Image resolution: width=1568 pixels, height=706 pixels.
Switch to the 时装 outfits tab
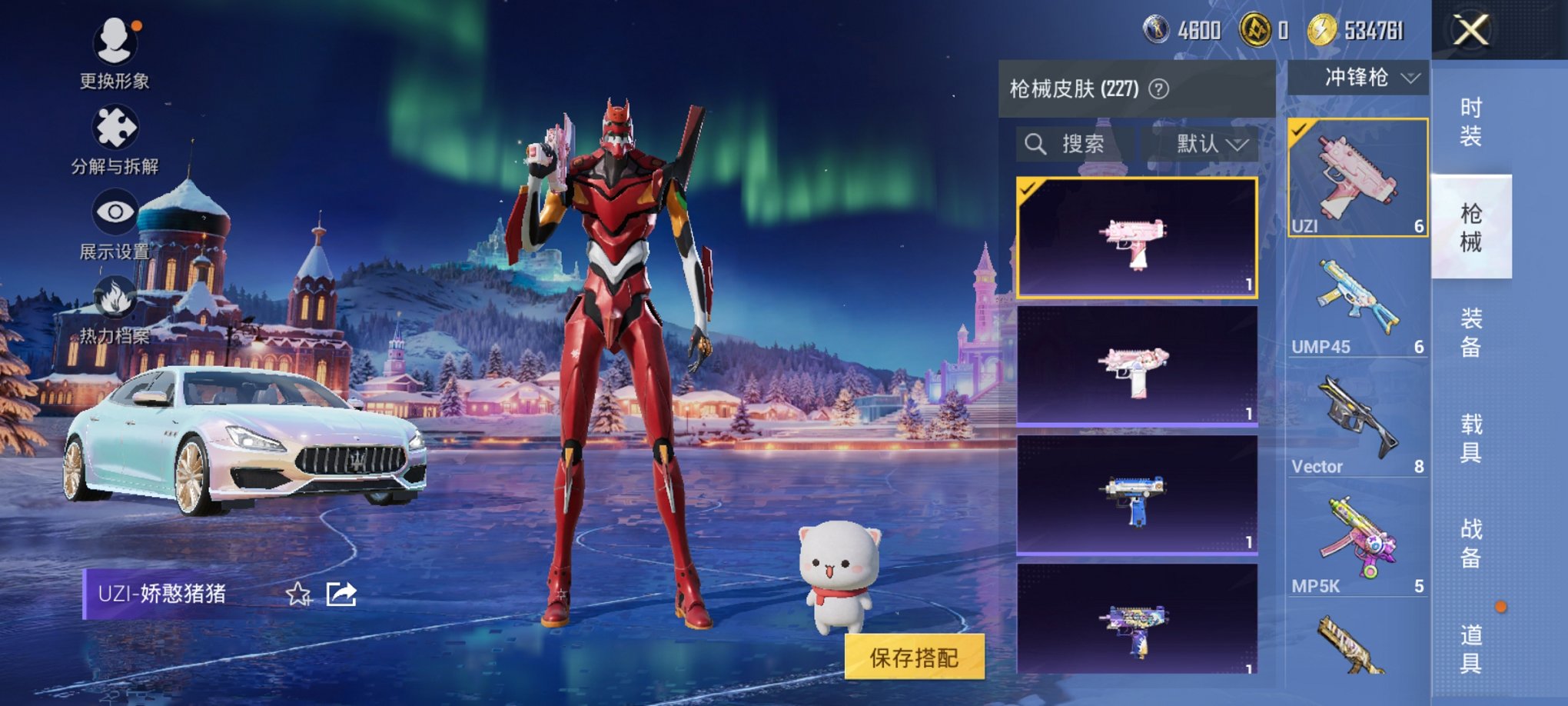pos(1469,122)
